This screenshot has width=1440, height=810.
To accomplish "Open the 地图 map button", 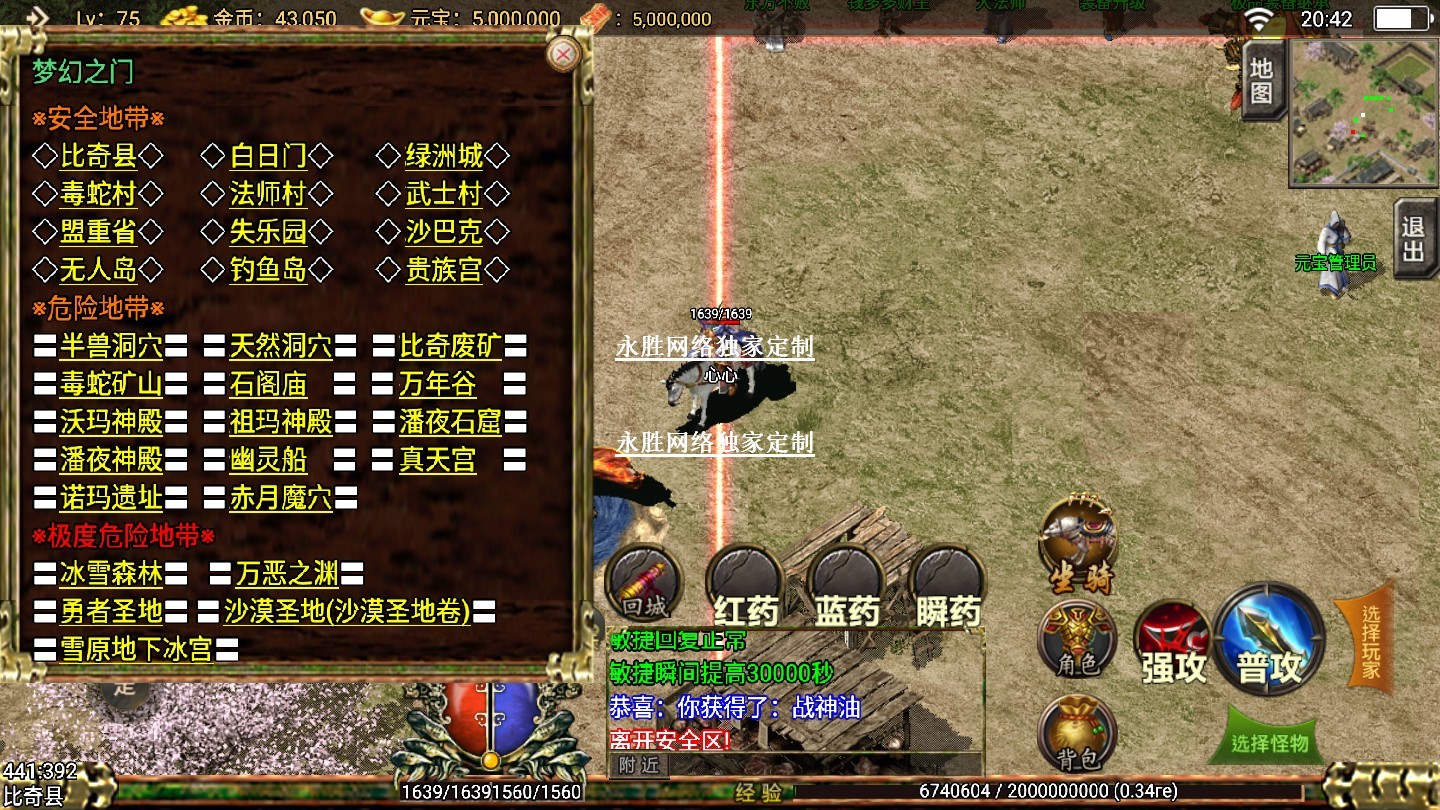I will [x=1262, y=82].
